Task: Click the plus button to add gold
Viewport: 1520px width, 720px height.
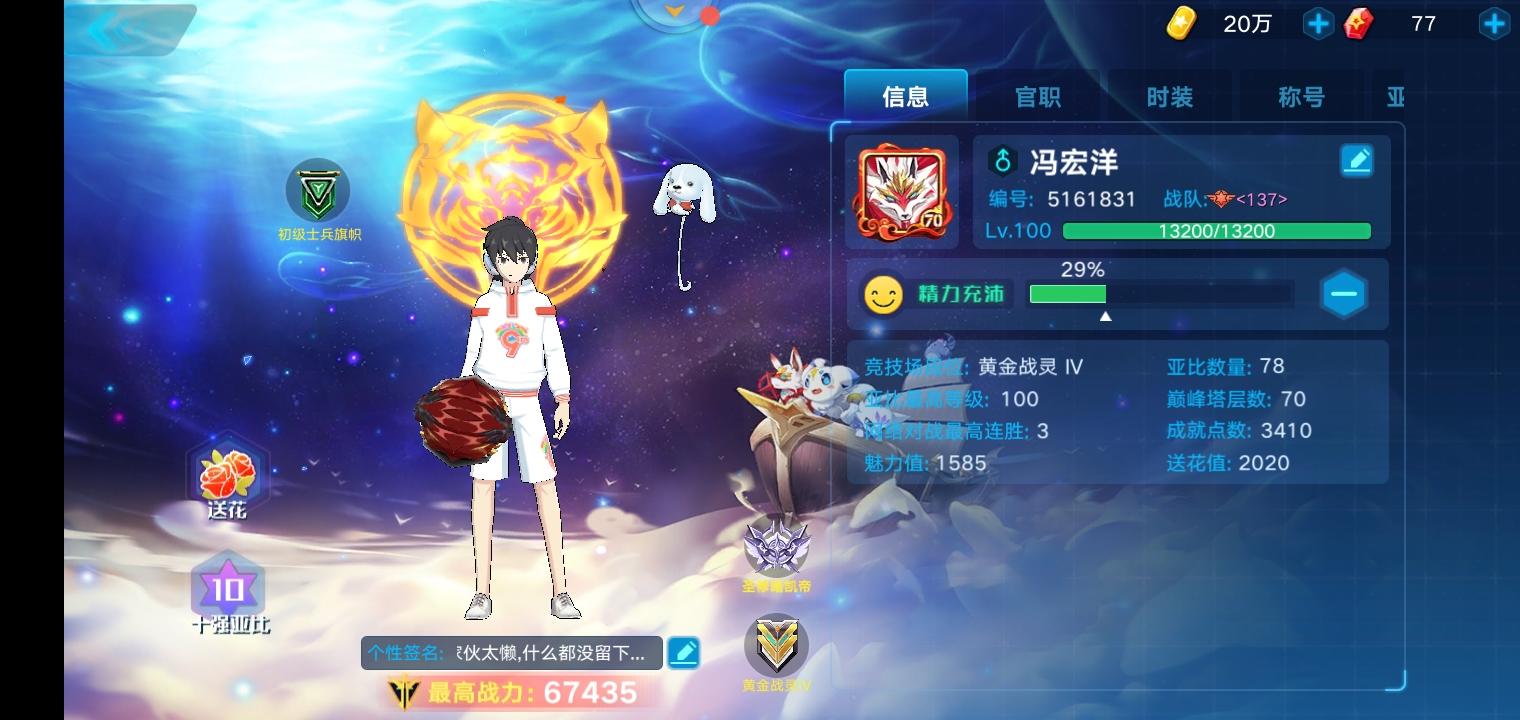Action: 1318,23
